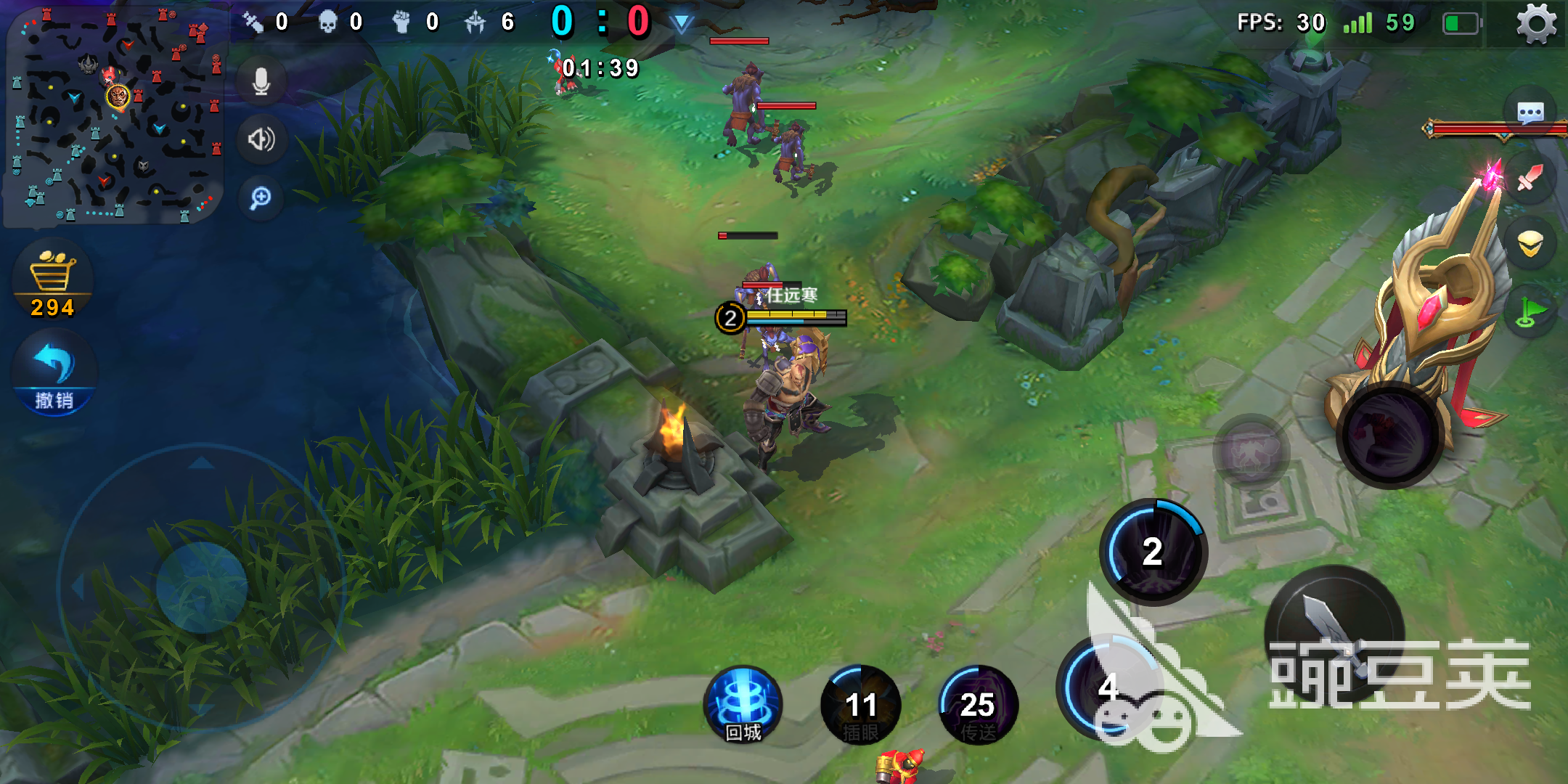
Task: Tap the minimap
Action: coord(115,115)
